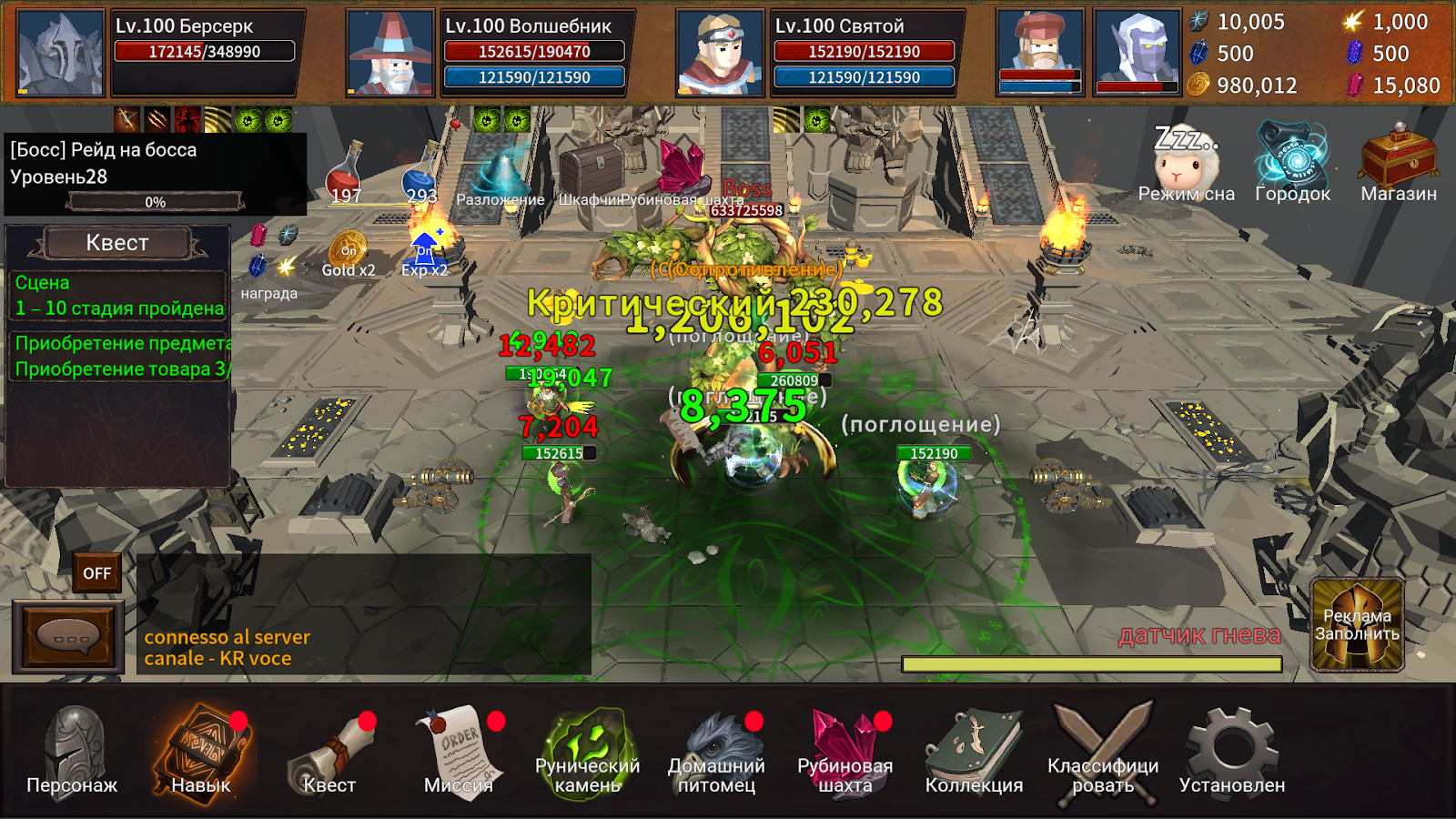Screen dimensions: 1456x819
Task: Toggle the OFF switch above chat
Action: pos(96,573)
